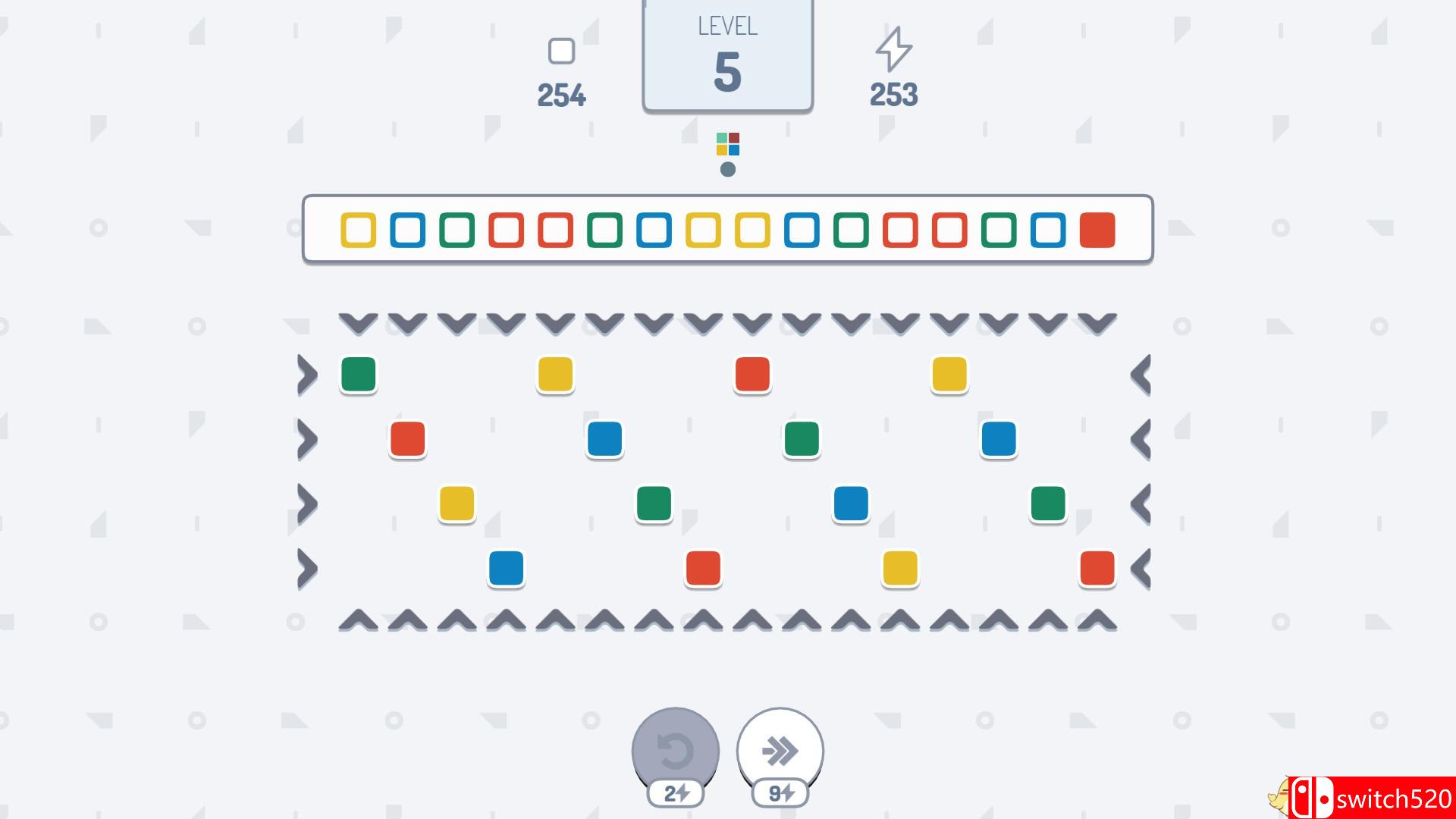Click the right-pointing chevron beside the top row
Viewport: 1456px width, 819px height.
[x=309, y=374]
